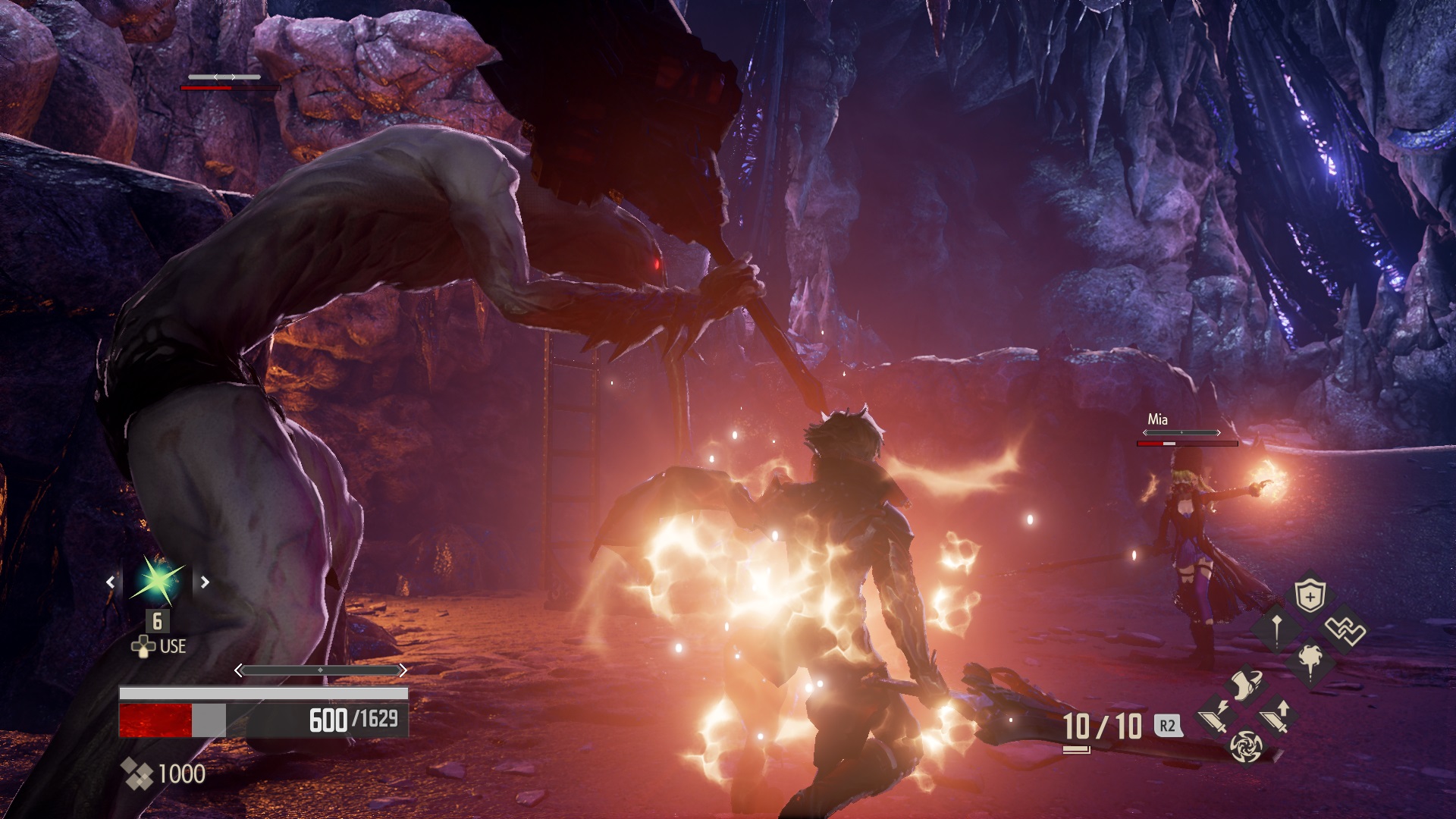Viewport: 1456px width, 819px height.
Task: Click right arrow to cycle quick items
Action: click(x=205, y=582)
